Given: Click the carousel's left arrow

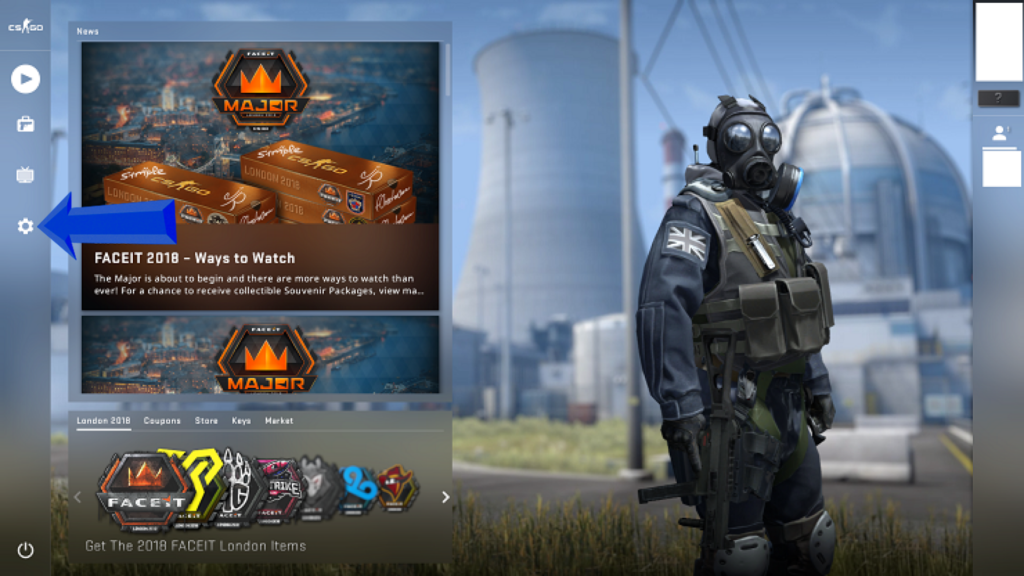Looking at the screenshot, I should [78, 497].
